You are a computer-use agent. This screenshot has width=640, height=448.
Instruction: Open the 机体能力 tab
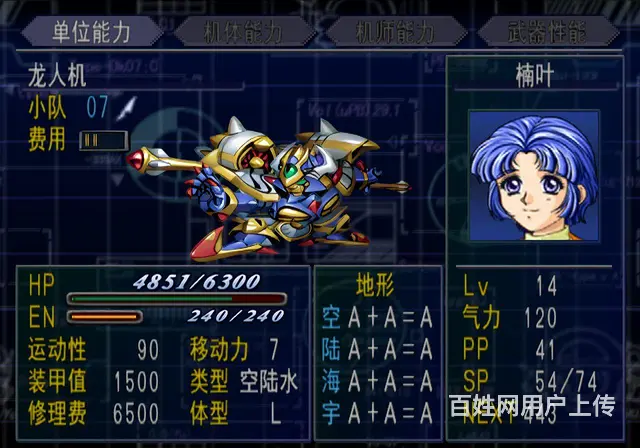click(243, 31)
